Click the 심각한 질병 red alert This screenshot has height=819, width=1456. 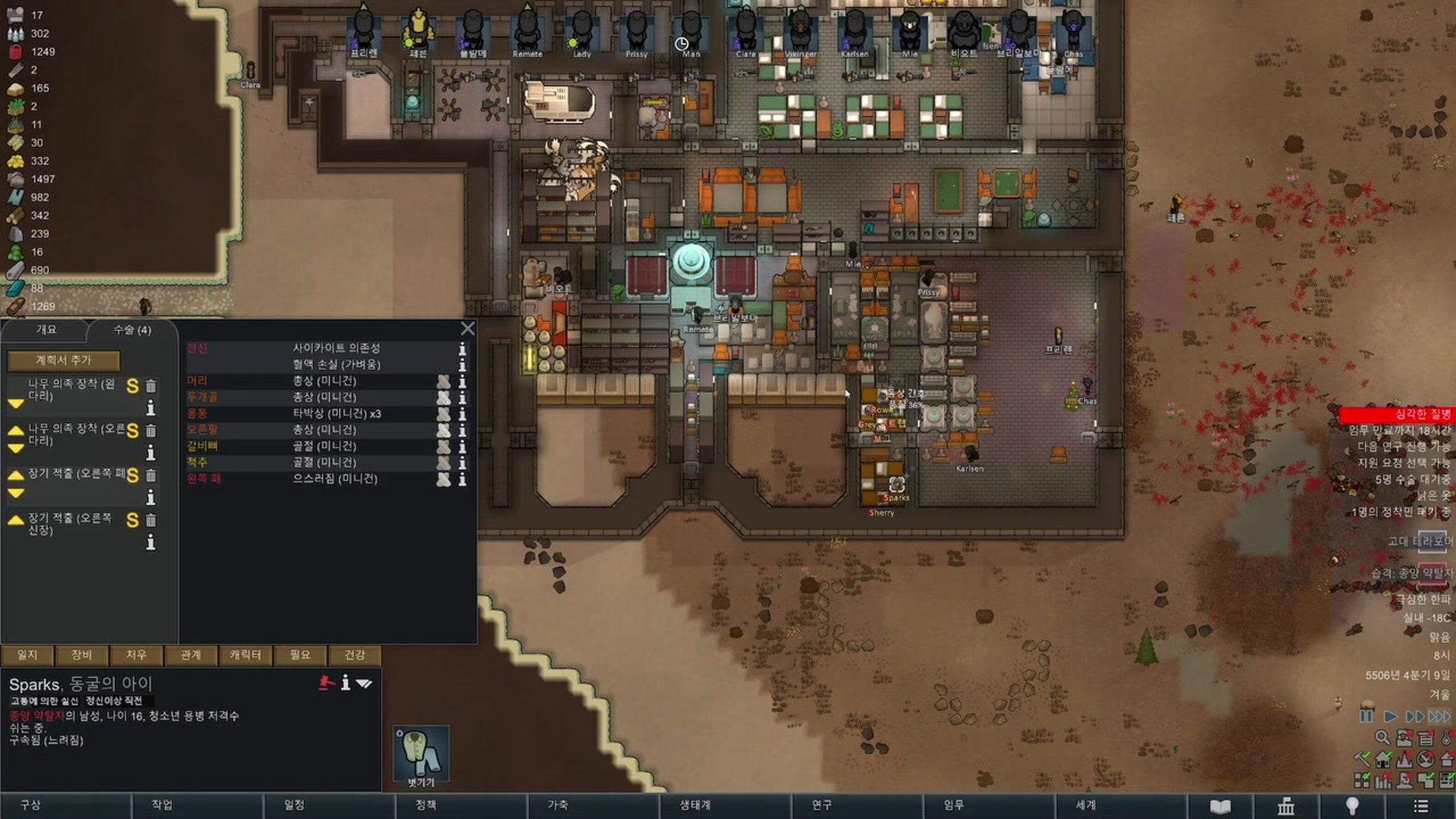pyautogui.click(x=1397, y=414)
